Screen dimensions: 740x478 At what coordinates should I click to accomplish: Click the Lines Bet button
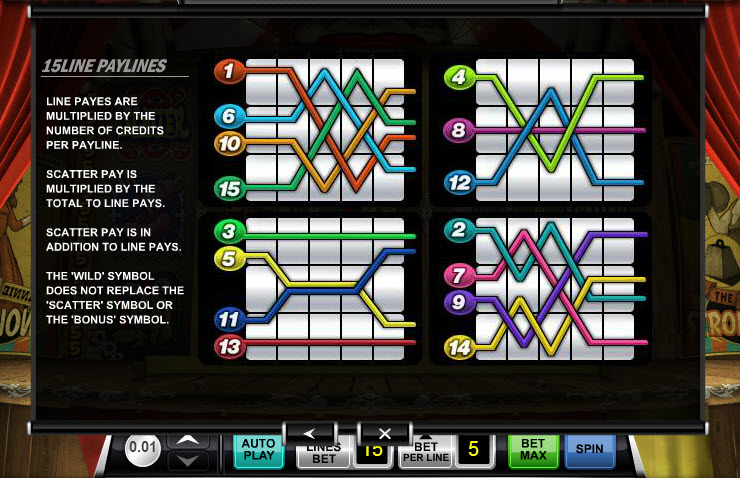pos(322,456)
